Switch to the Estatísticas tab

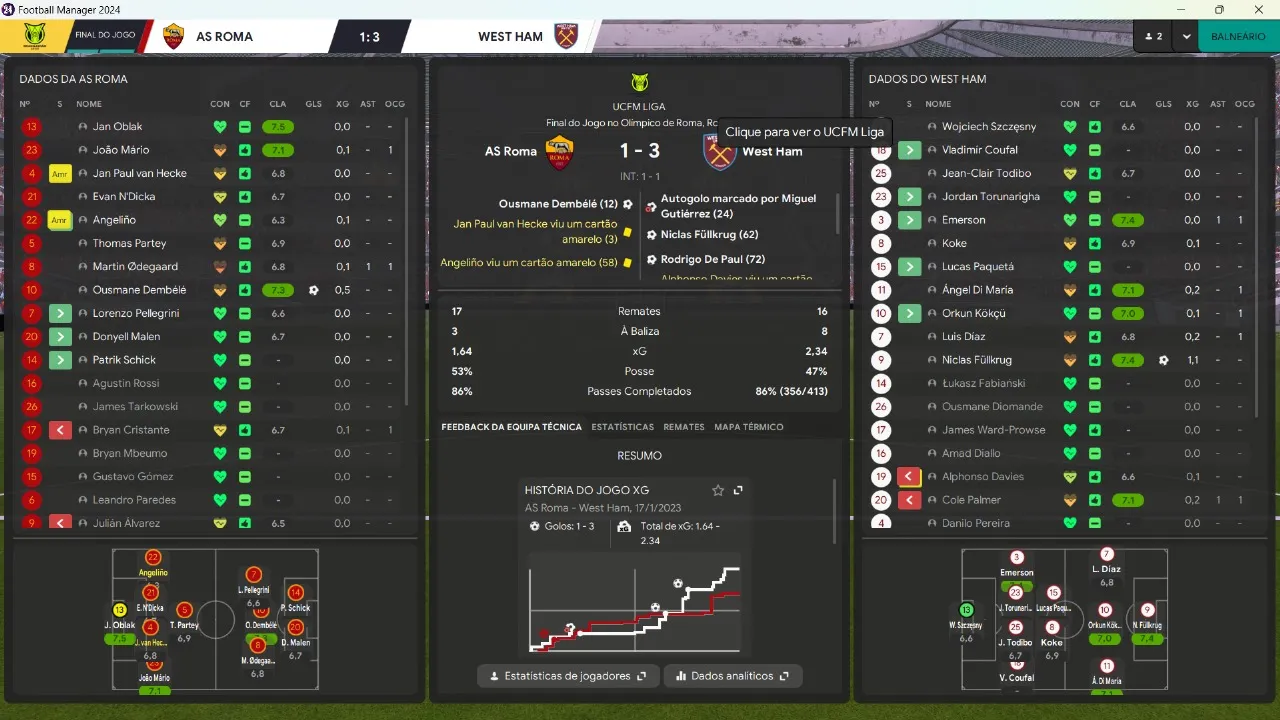point(622,427)
